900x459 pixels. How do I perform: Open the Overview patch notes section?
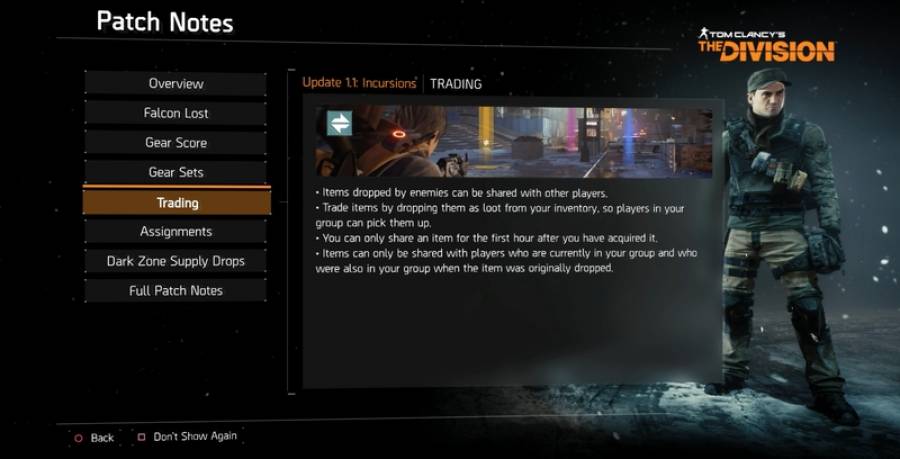176,83
